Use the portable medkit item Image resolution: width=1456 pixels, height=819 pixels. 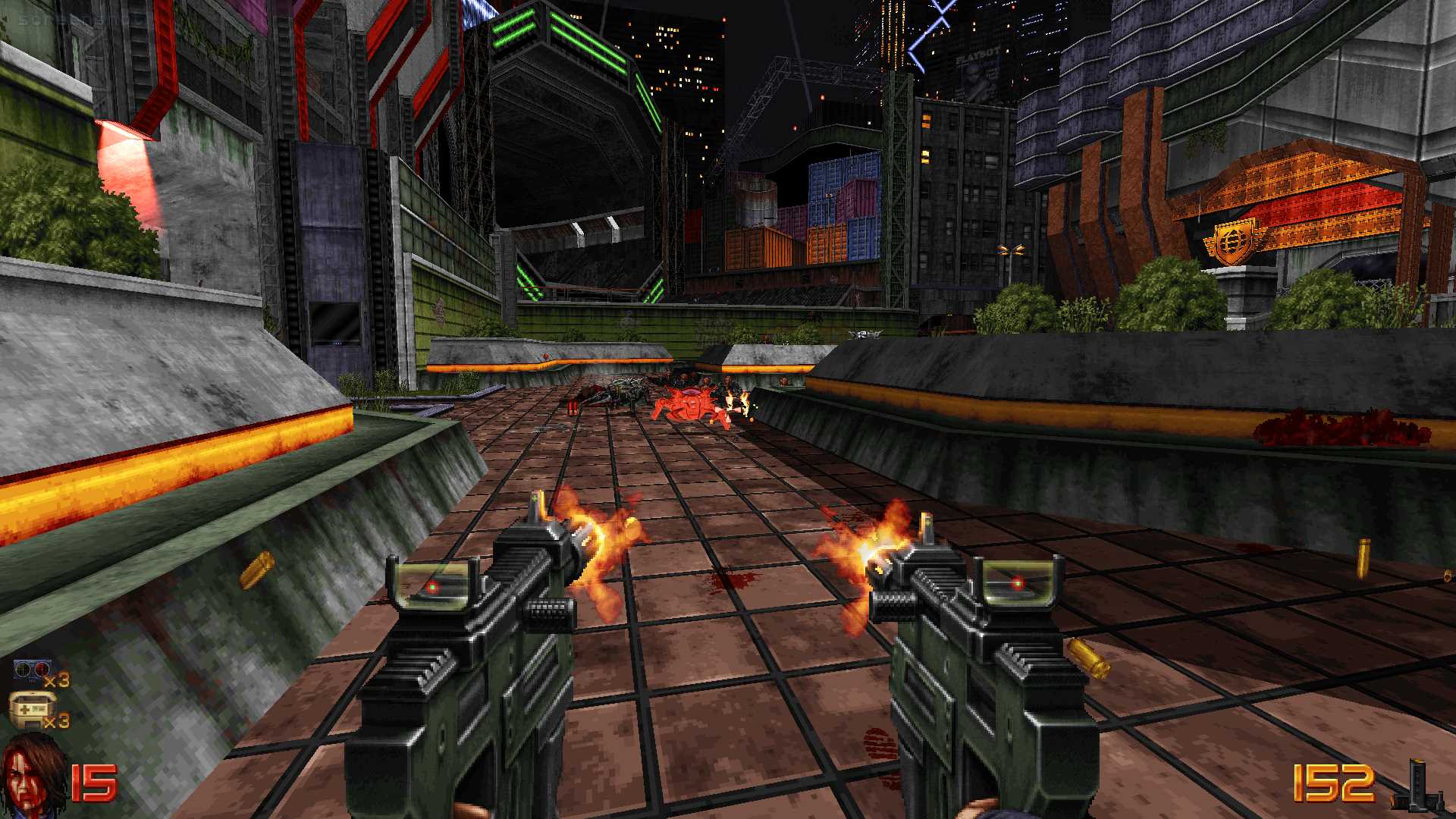32,711
